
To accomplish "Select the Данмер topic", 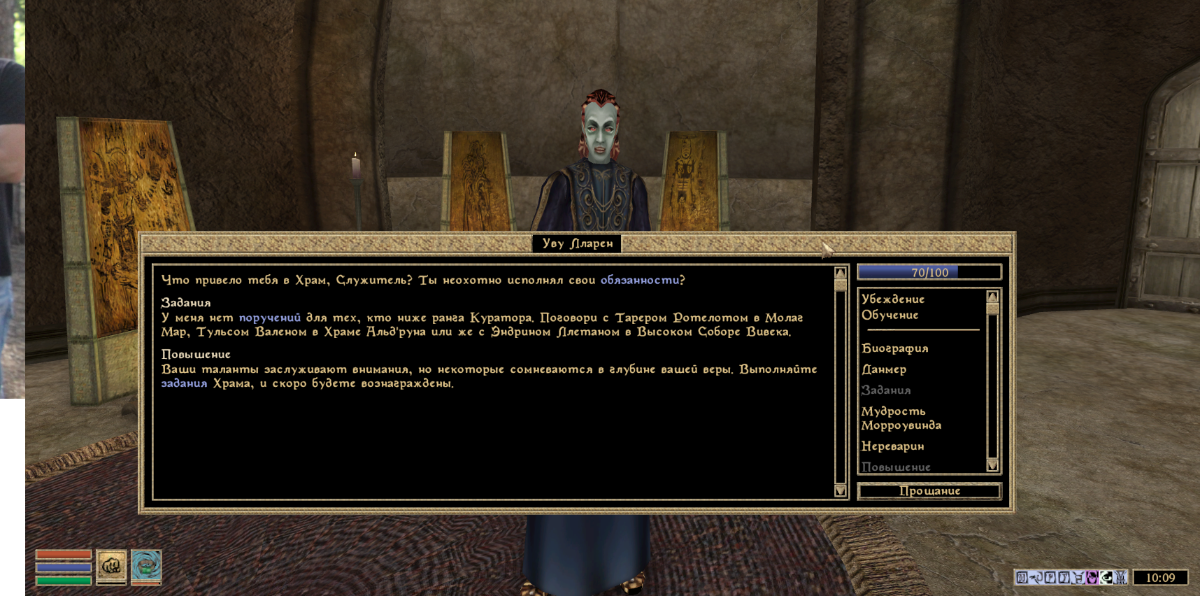I will [x=884, y=369].
